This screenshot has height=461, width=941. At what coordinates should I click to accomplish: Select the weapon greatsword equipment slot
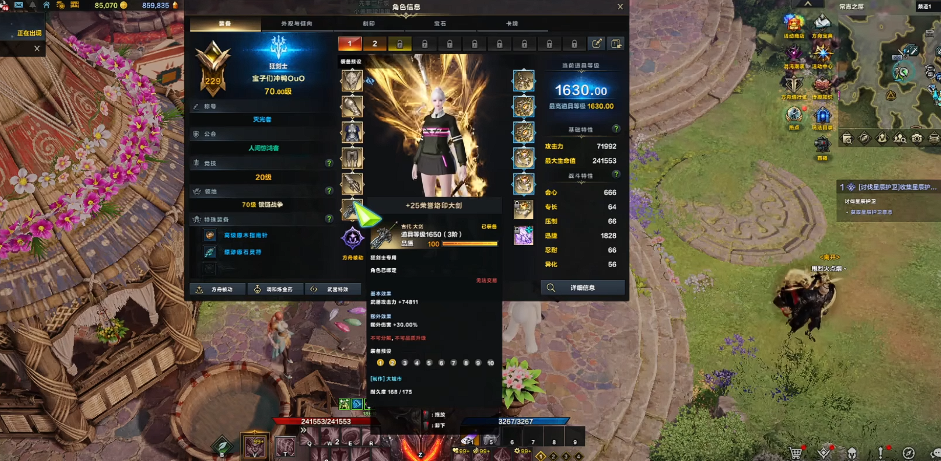pyautogui.click(x=351, y=208)
